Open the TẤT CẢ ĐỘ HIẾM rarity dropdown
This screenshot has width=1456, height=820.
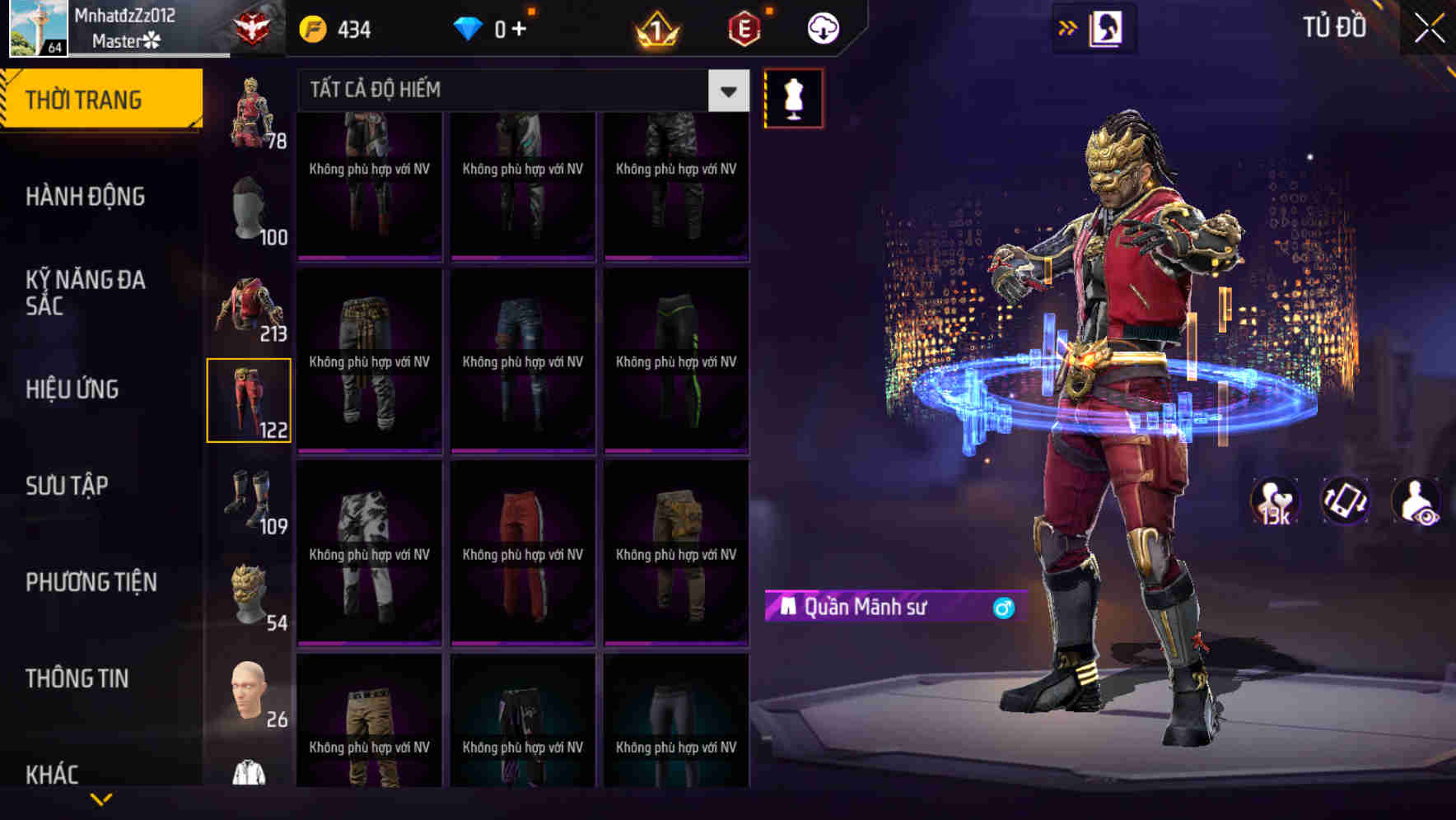click(x=511, y=90)
